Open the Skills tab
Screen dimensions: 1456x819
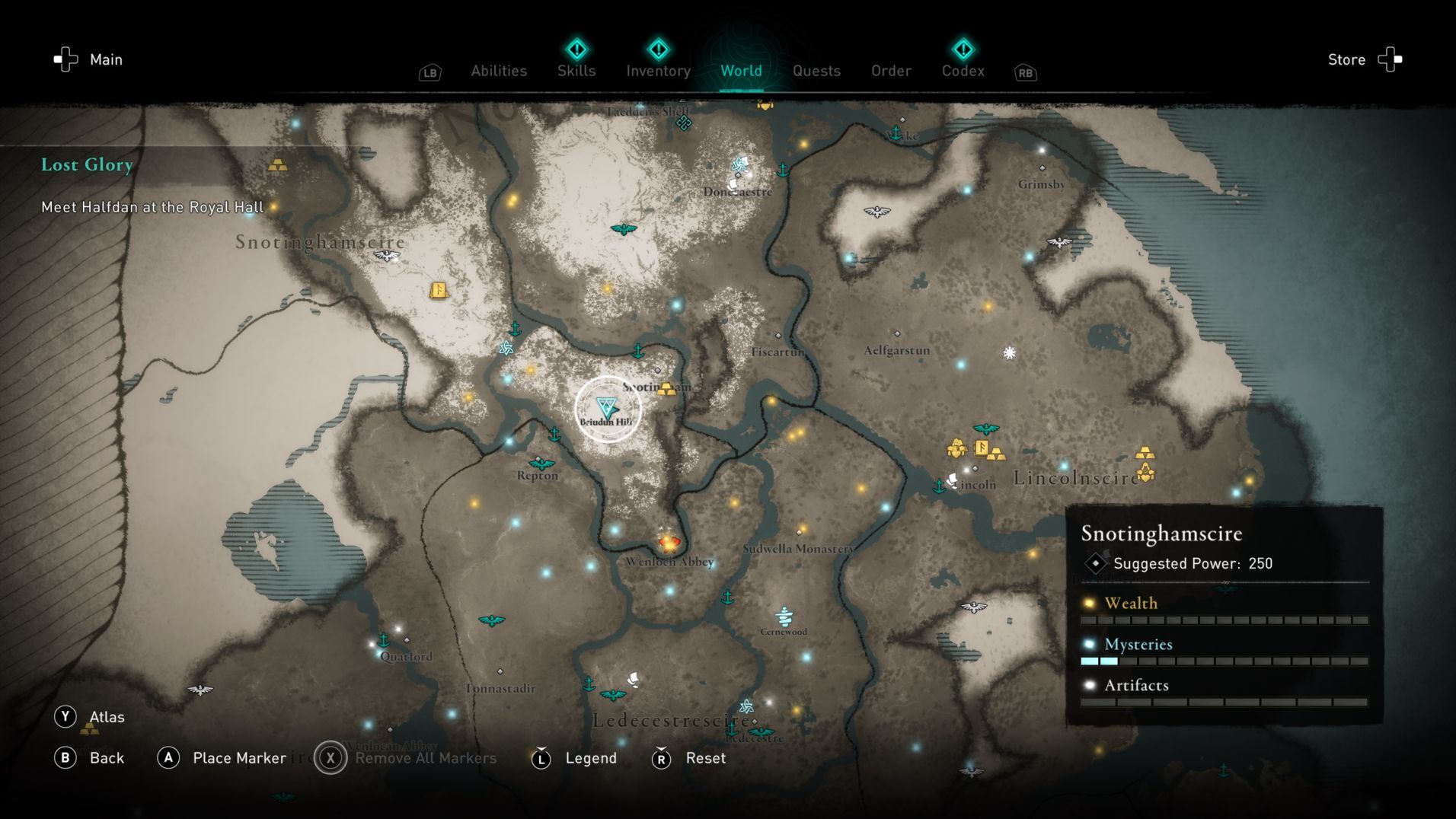pyautogui.click(x=576, y=71)
